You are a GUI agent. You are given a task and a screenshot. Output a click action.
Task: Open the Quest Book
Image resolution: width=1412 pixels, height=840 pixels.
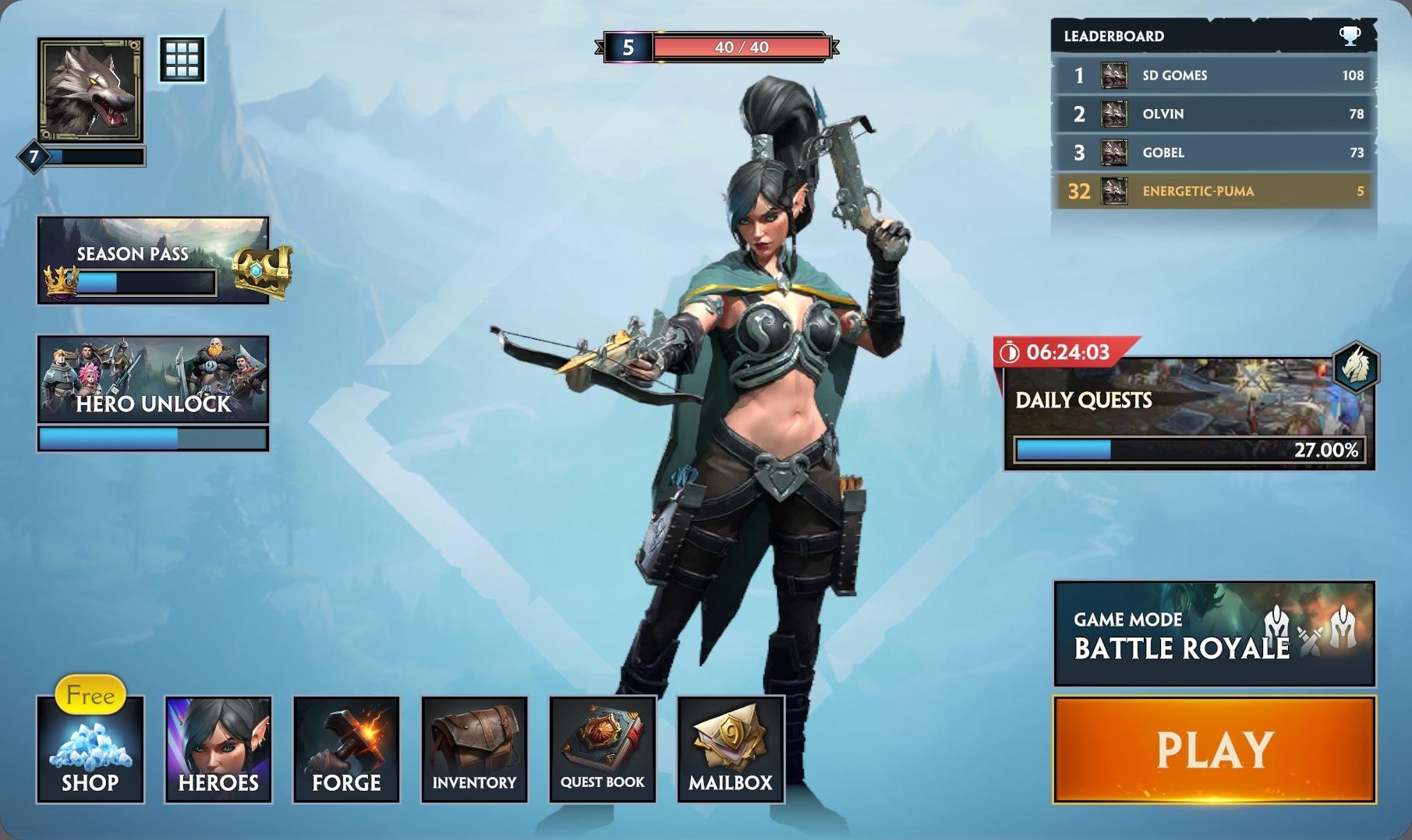(603, 749)
